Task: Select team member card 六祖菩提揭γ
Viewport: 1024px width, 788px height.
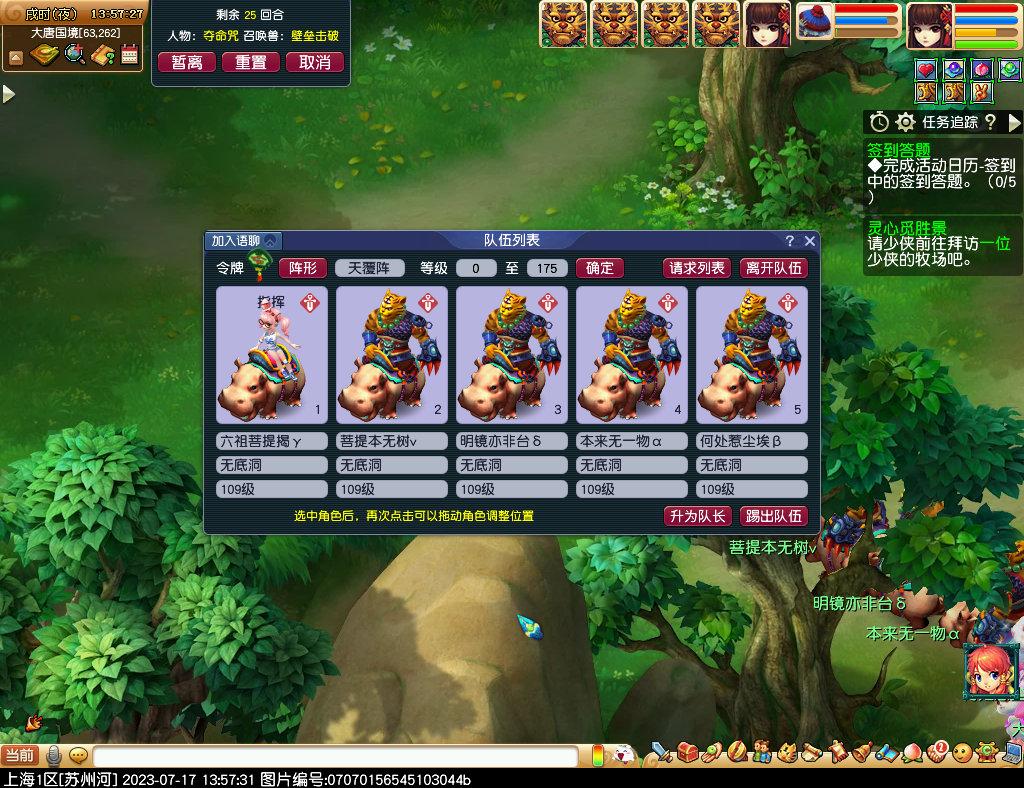Action: [x=272, y=355]
